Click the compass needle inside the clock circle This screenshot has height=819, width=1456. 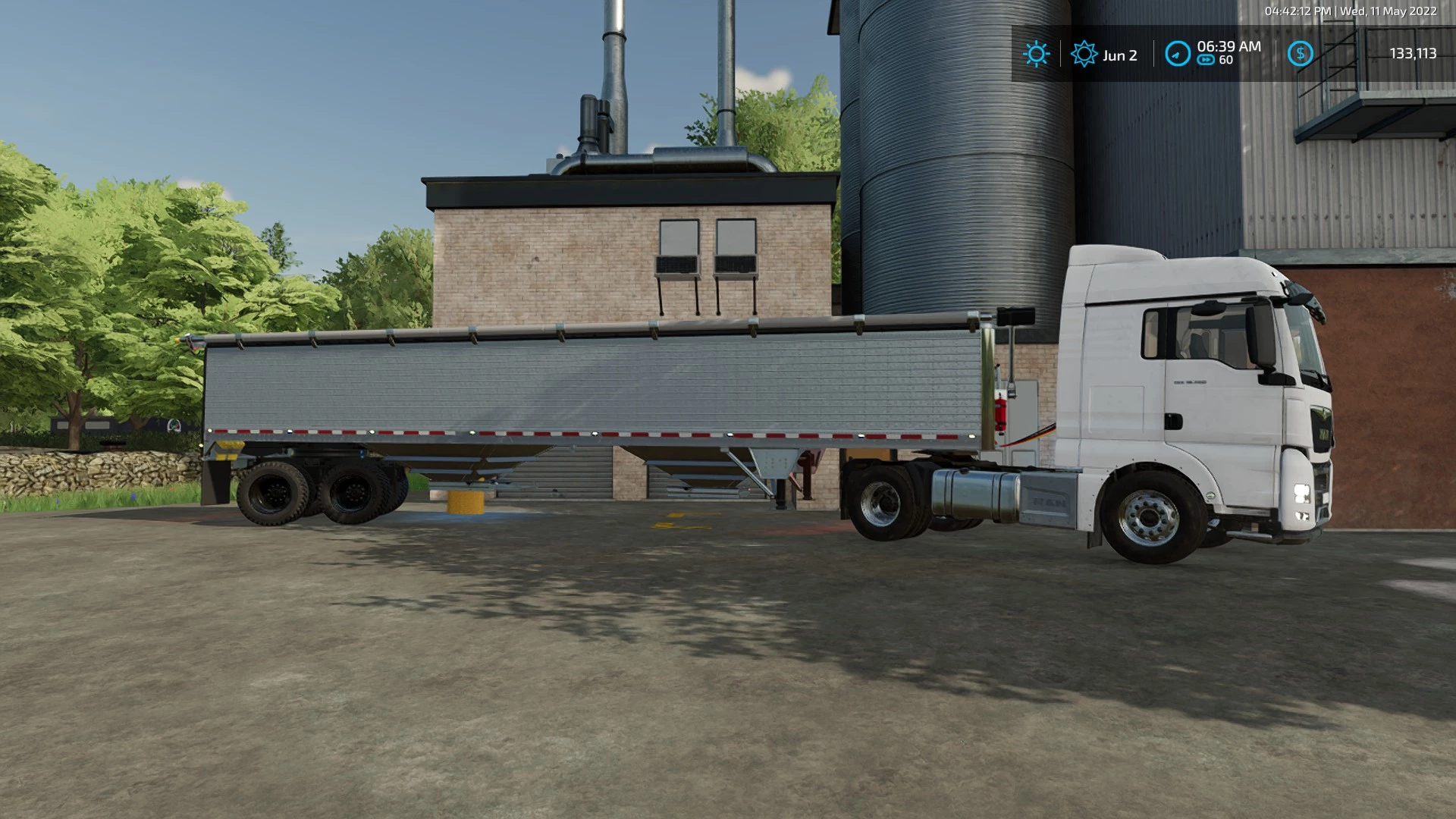tap(1176, 54)
